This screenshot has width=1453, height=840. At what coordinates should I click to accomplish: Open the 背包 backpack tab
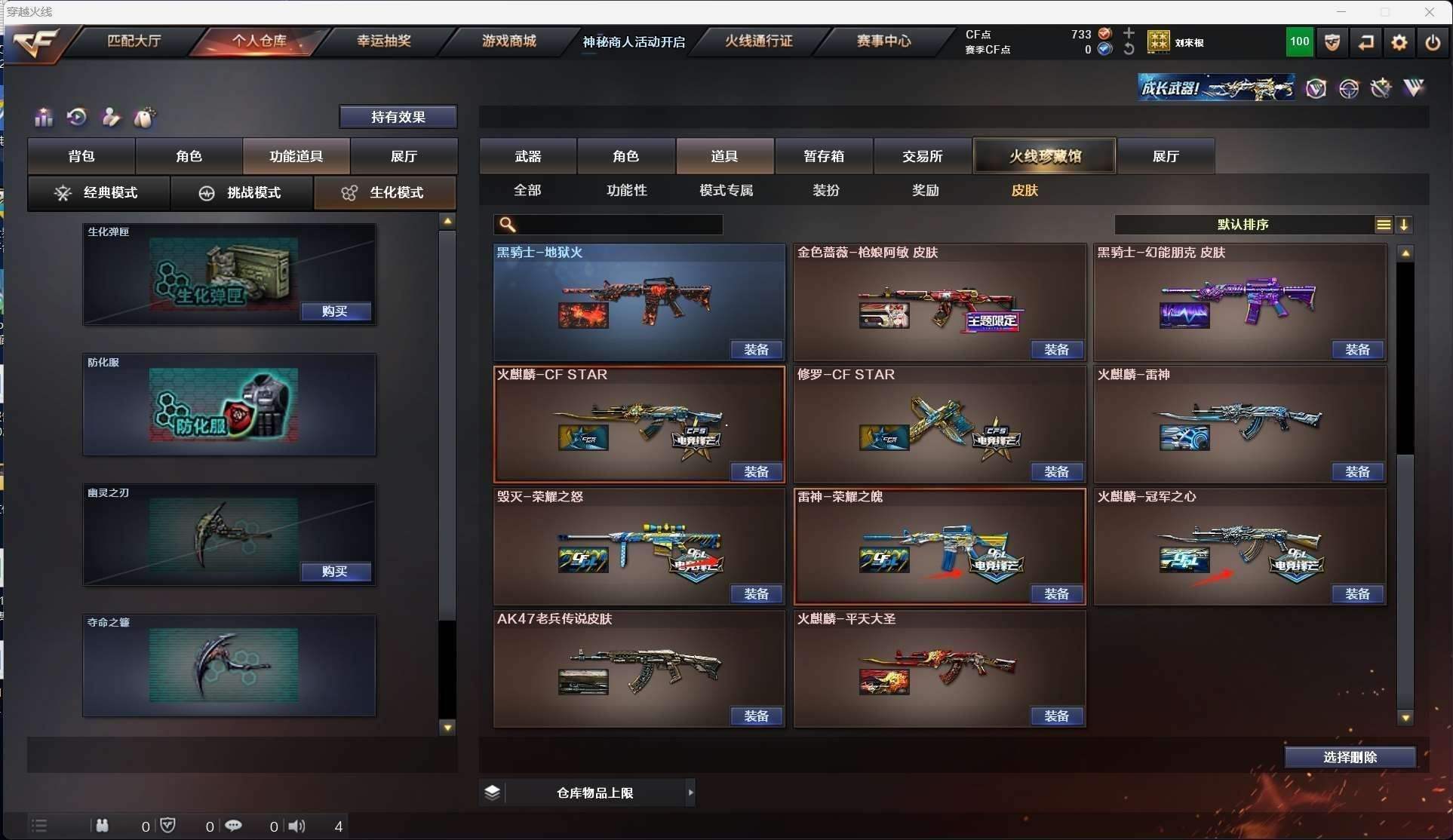(x=81, y=156)
